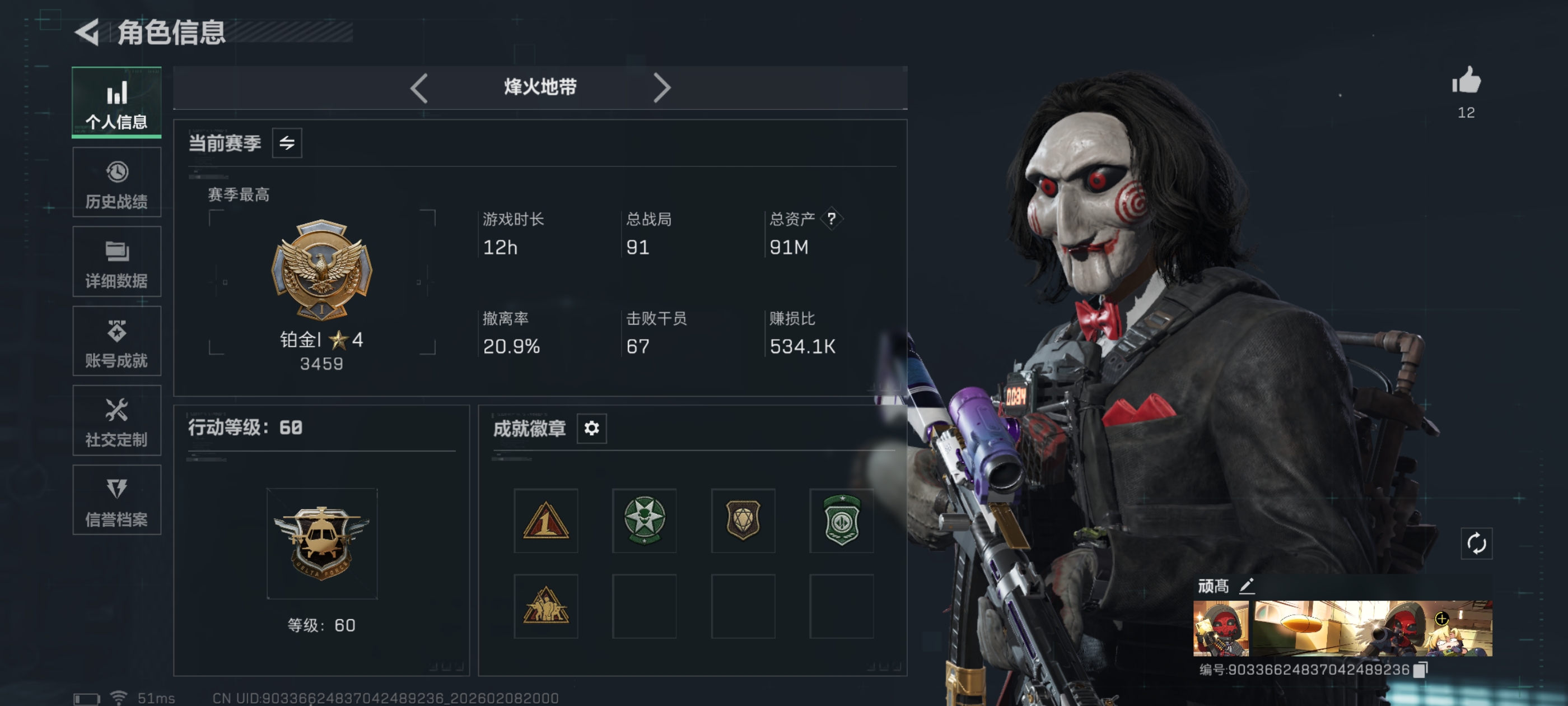This screenshot has width=1568, height=706.
Task: Switch to the next game mode arrow
Action: click(x=662, y=88)
